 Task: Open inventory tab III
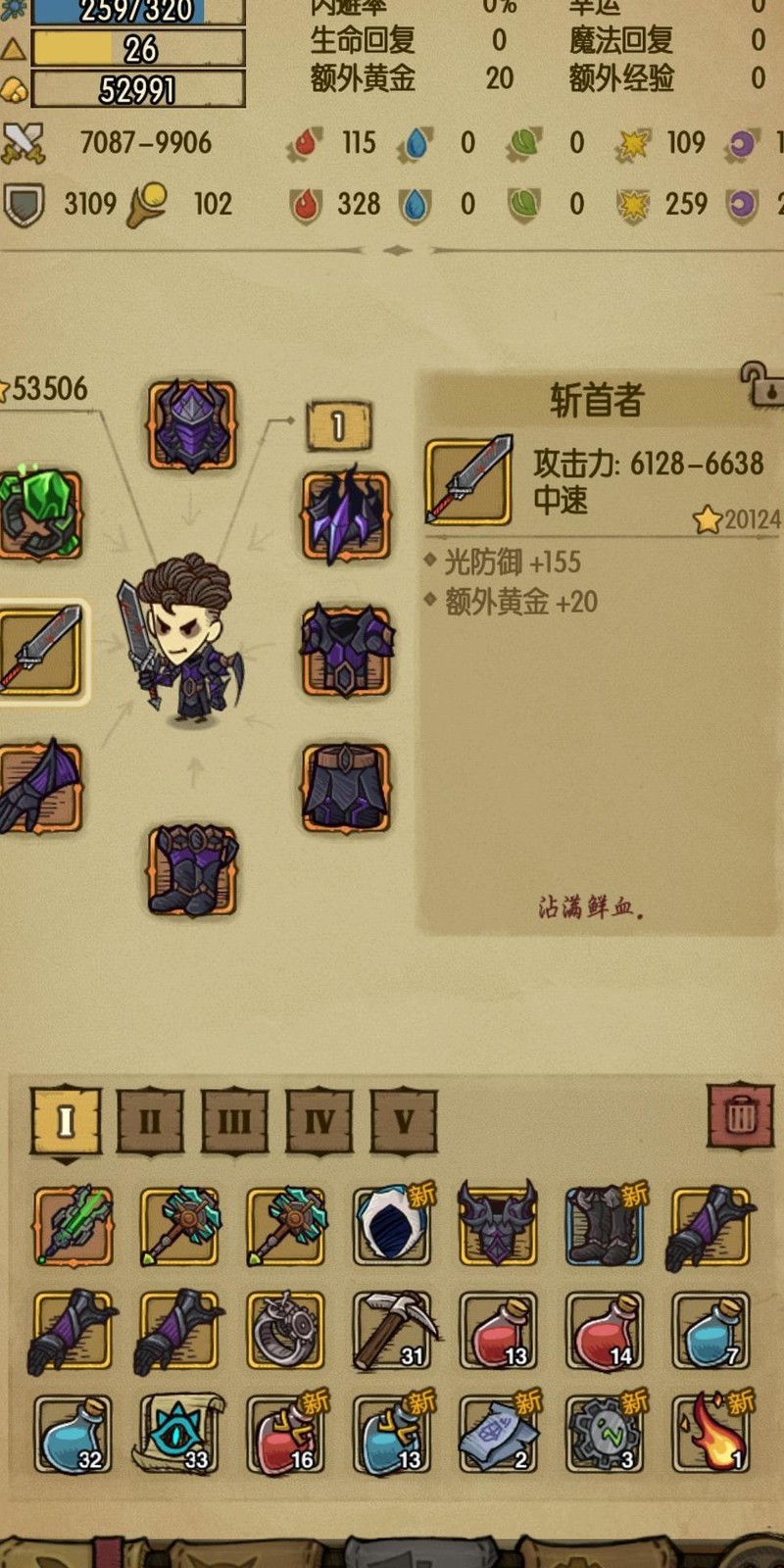click(x=234, y=1120)
